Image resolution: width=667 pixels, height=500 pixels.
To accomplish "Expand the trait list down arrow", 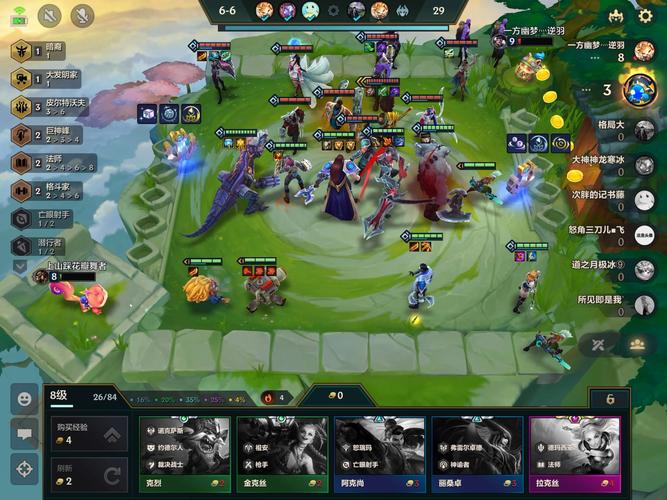I will [20, 267].
